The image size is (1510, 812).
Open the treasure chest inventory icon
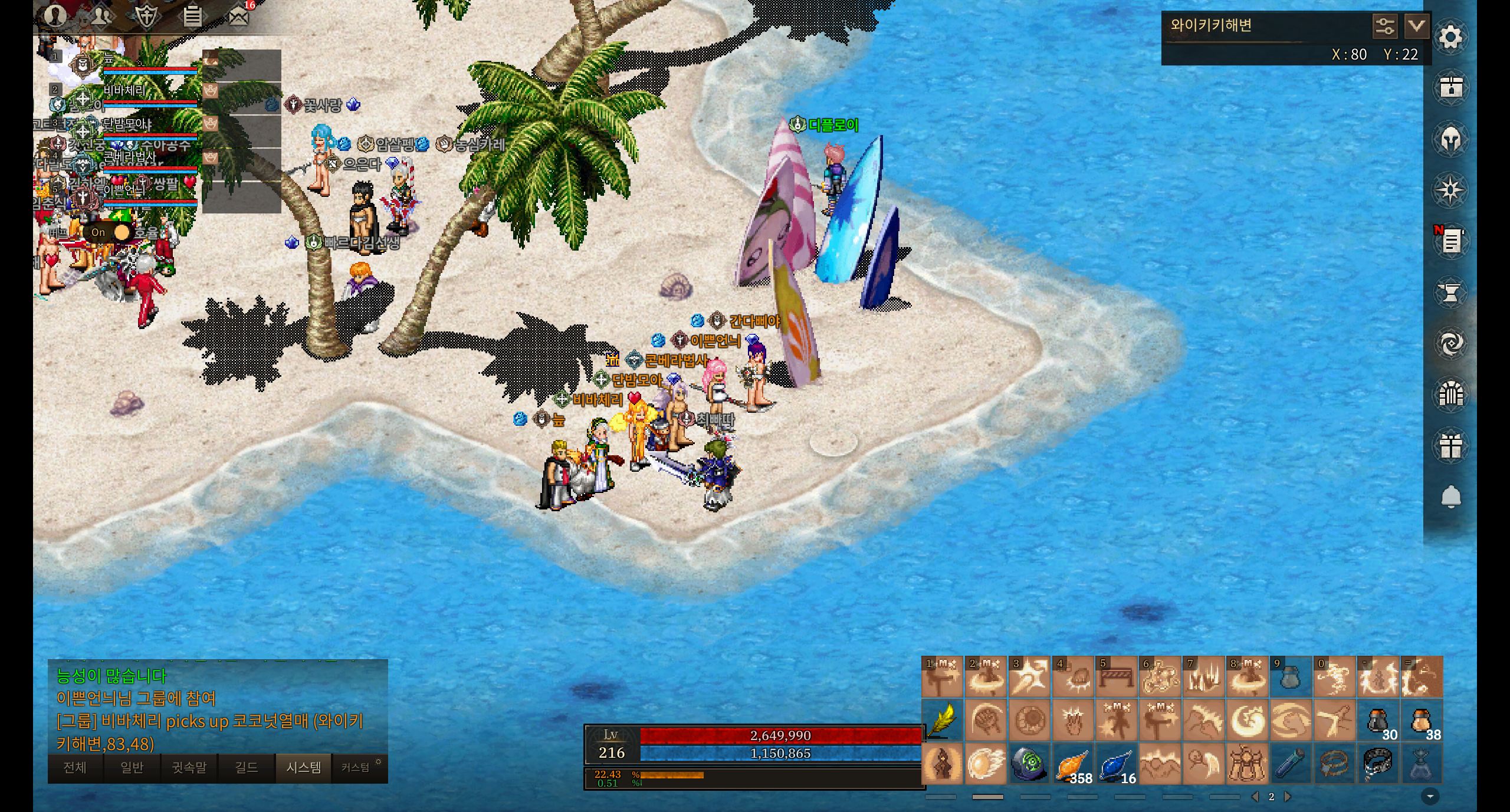point(1450,88)
